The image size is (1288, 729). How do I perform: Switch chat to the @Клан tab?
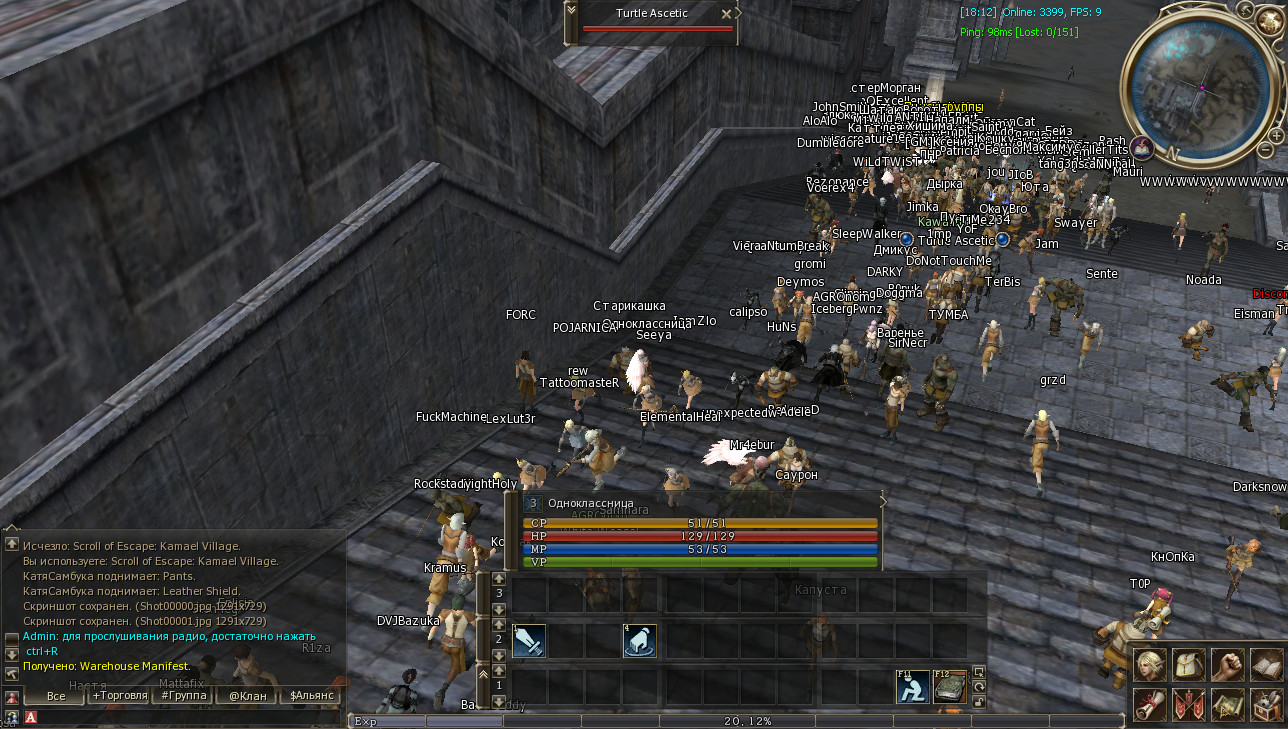(247, 695)
